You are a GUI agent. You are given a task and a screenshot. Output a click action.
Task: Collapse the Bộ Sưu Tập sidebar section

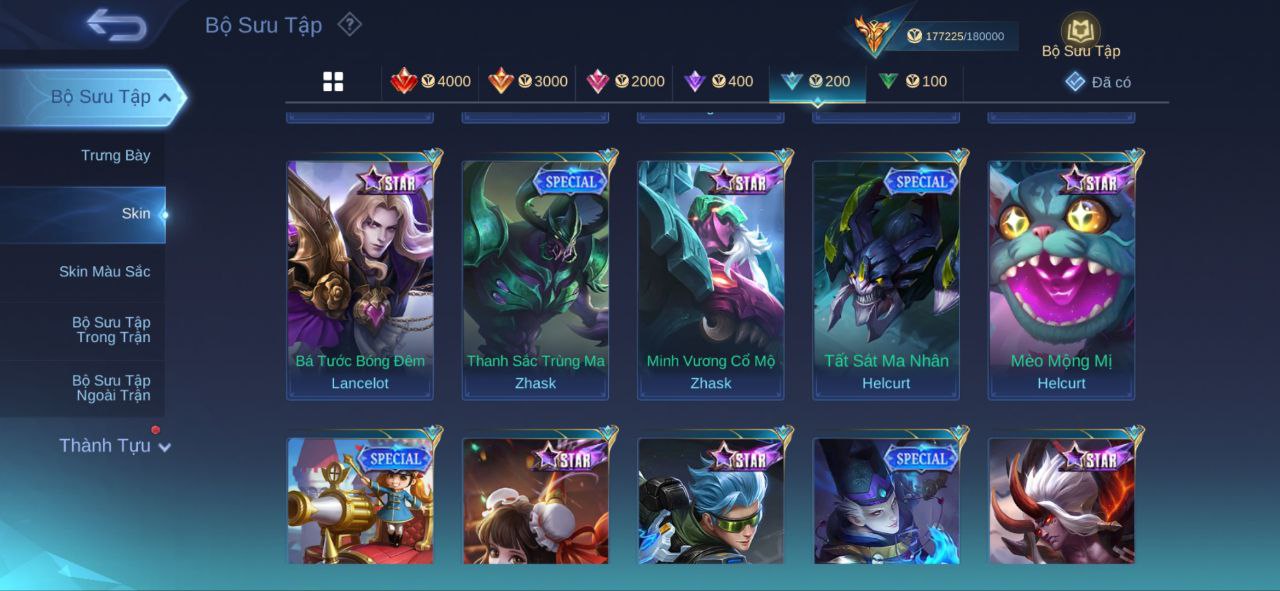[x=165, y=97]
